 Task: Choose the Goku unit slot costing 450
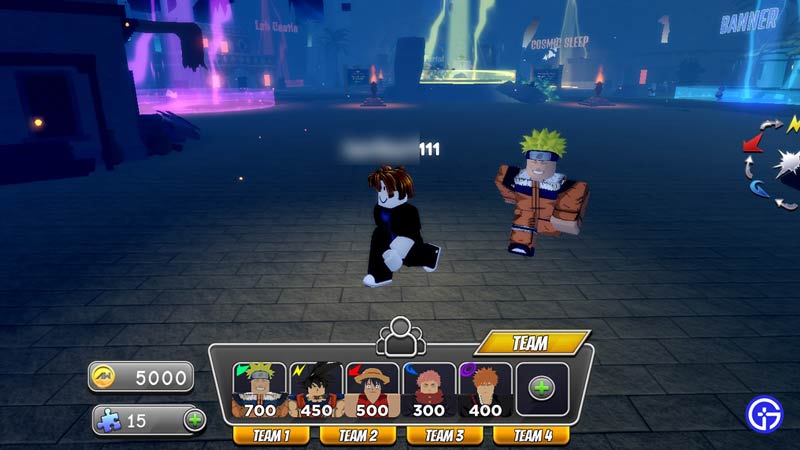tap(316, 389)
